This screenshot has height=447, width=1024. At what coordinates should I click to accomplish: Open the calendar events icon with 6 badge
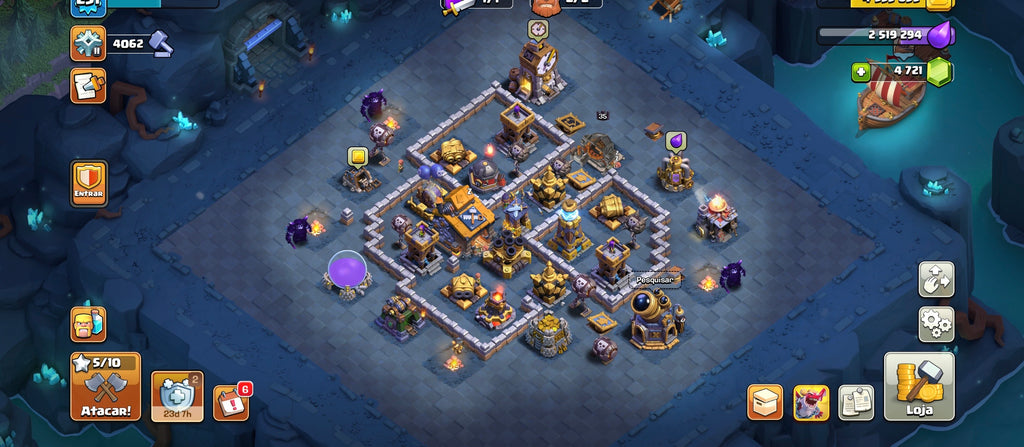pyautogui.click(x=230, y=402)
